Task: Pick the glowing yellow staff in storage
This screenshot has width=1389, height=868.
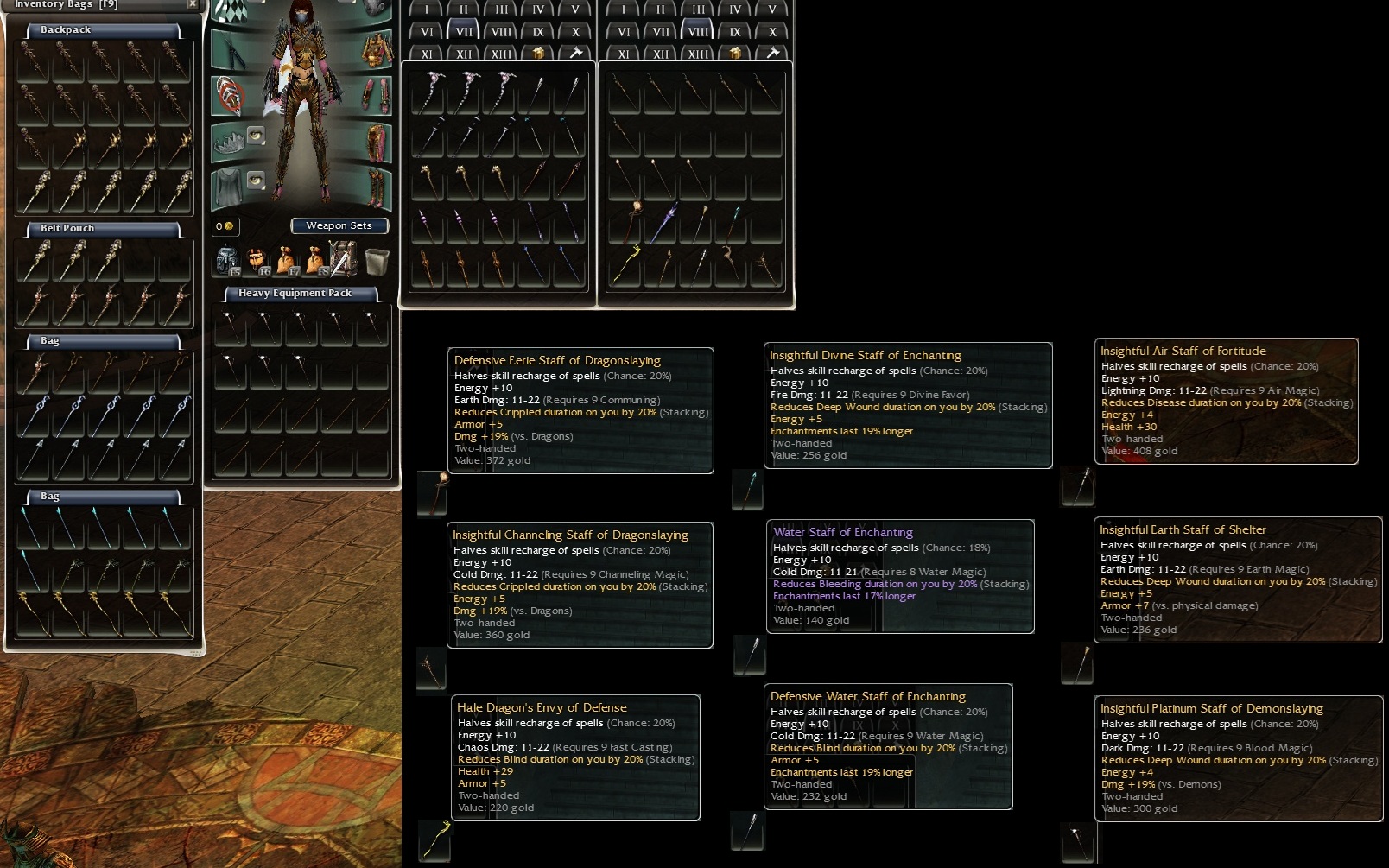Action: pyautogui.click(x=625, y=265)
